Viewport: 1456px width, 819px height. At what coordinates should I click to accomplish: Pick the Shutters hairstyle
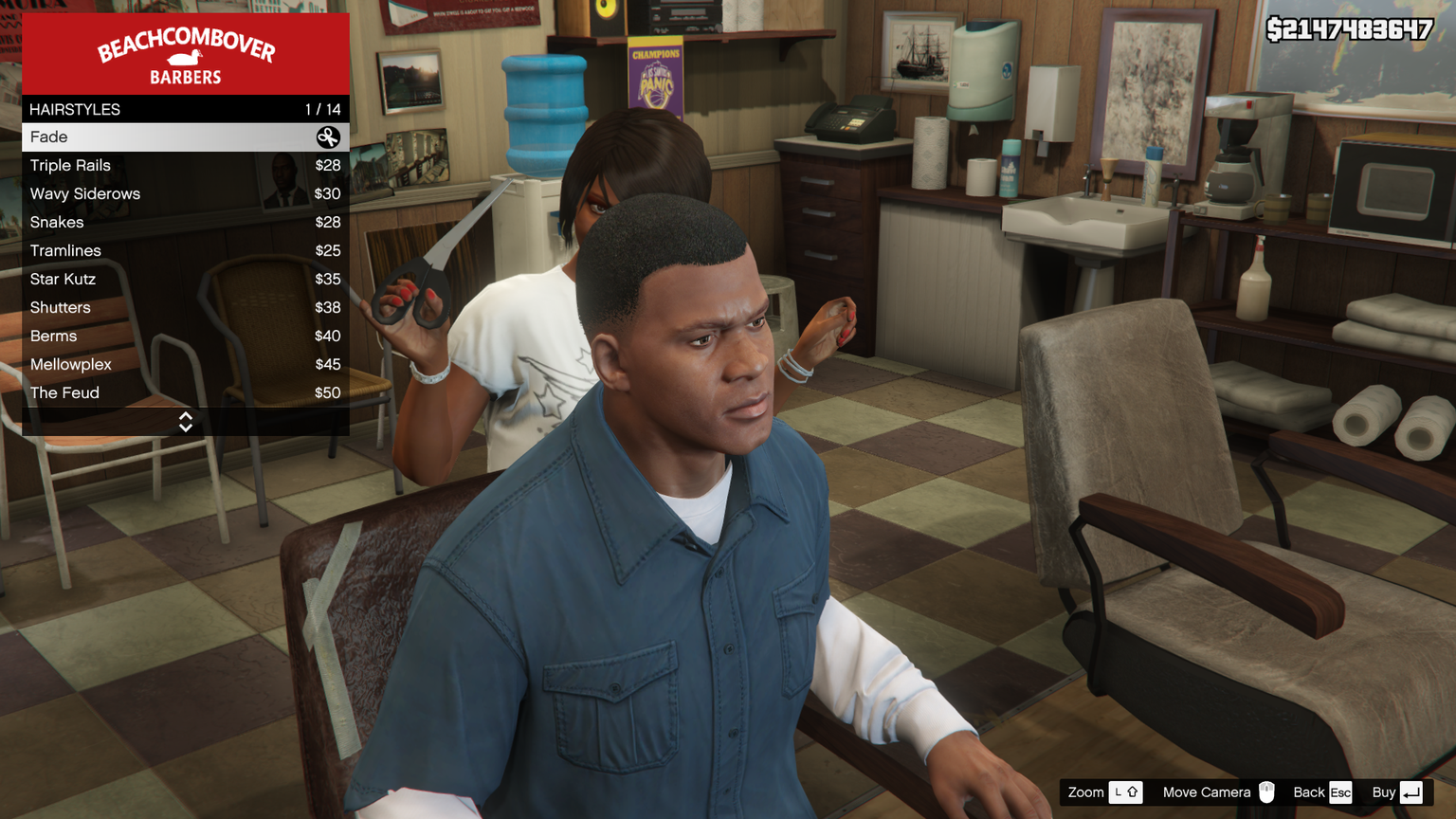click(185, 308)
